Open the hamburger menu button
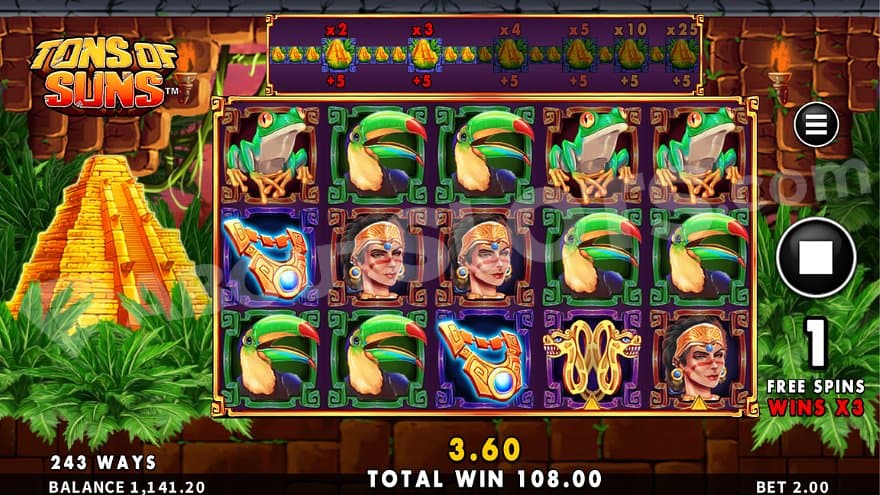880x495 pixels. (815, 126)
